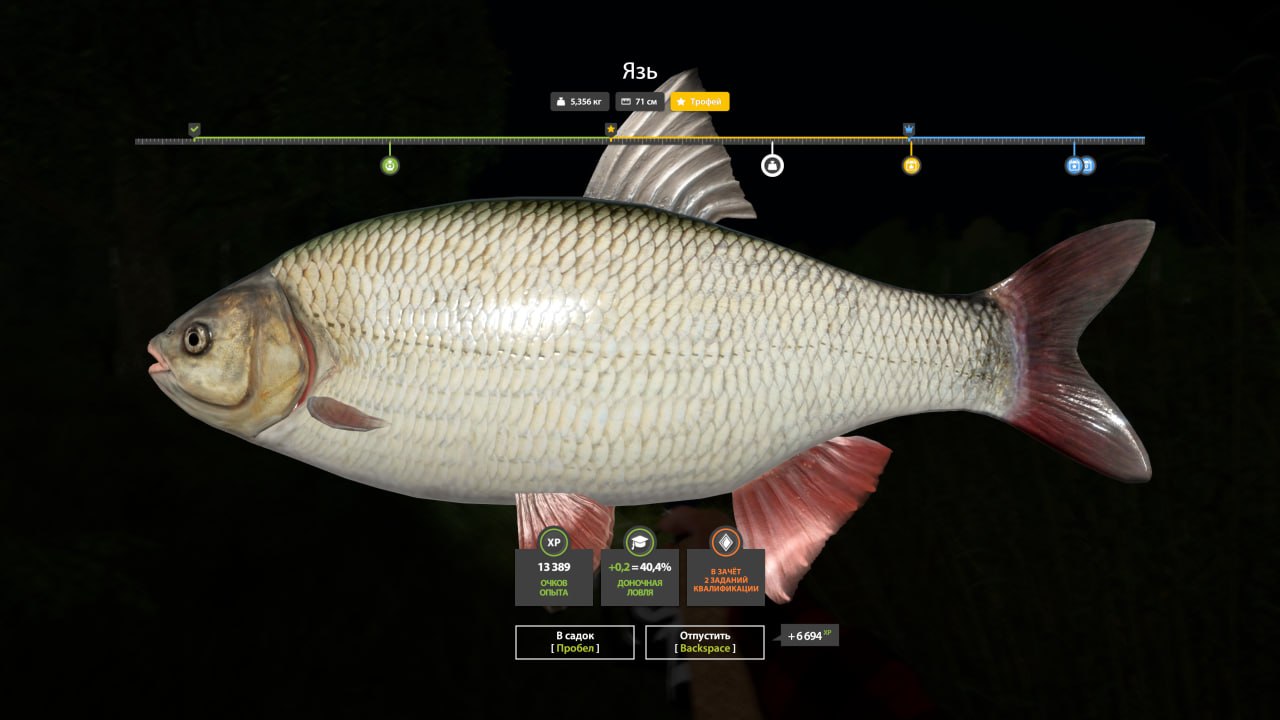Viewport: 1280px width, 720px height.
Task: Click the XP experience points circle icon
Action: 554,541
